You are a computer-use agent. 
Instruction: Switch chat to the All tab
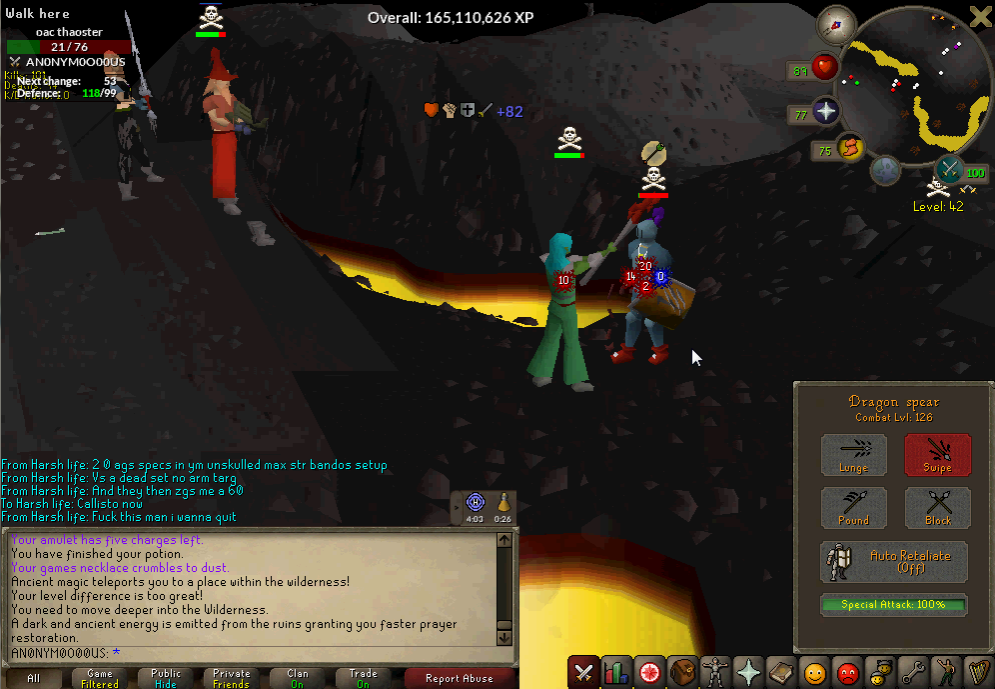(x=34, y=678)
